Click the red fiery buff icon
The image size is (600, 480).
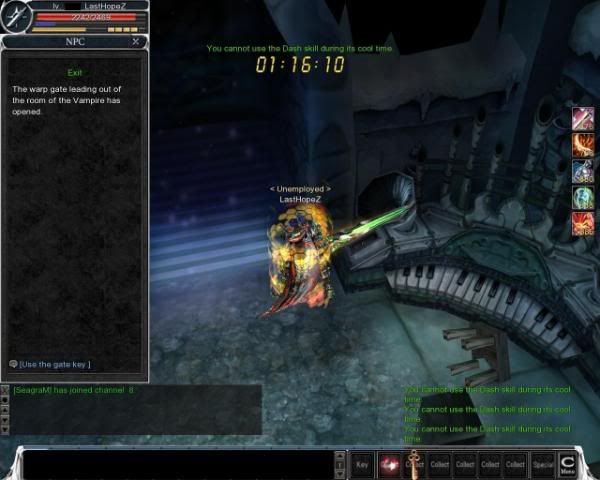[x=583, y=224]
